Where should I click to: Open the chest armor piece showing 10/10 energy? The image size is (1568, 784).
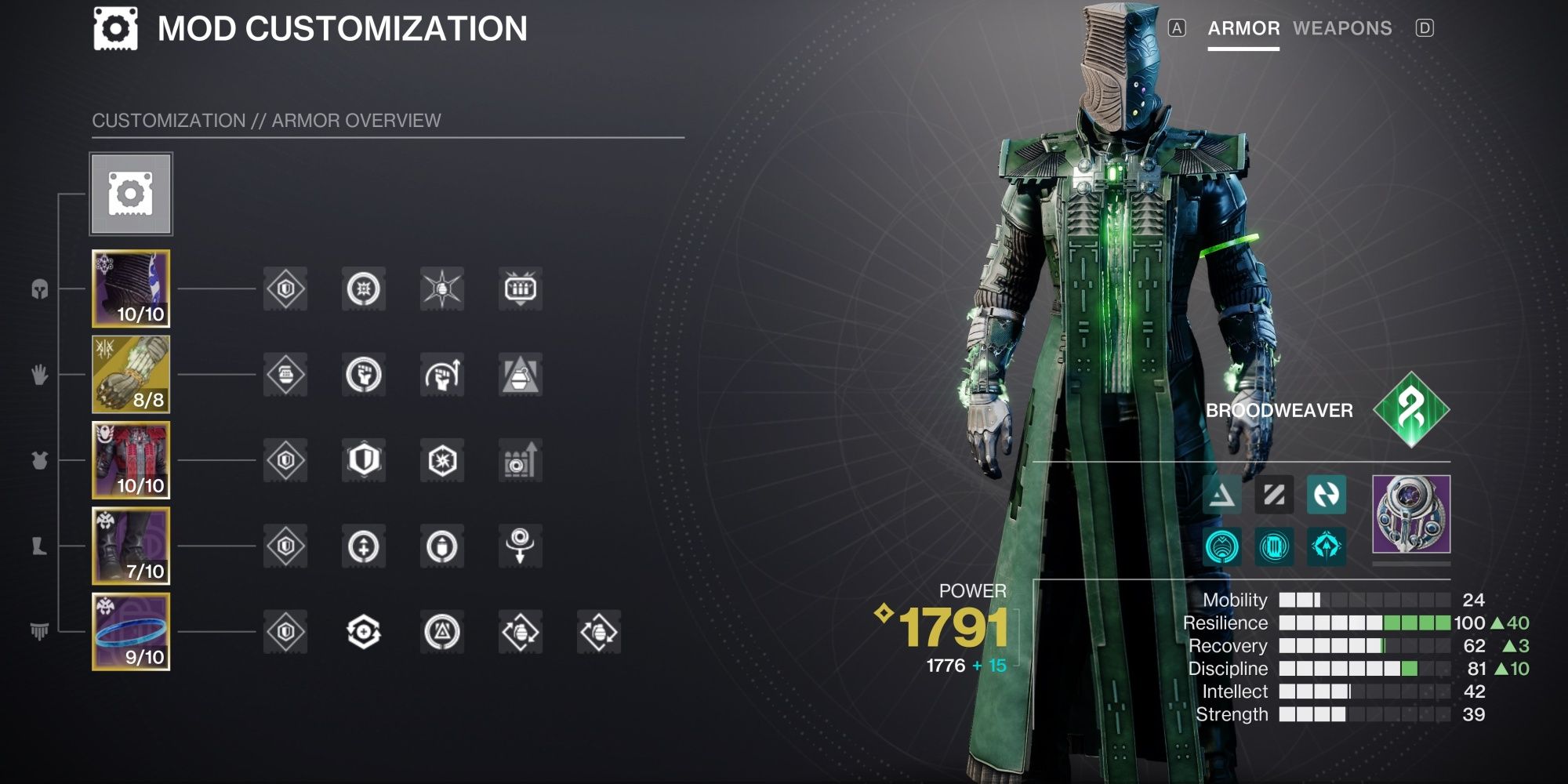(x=129, y=463)
